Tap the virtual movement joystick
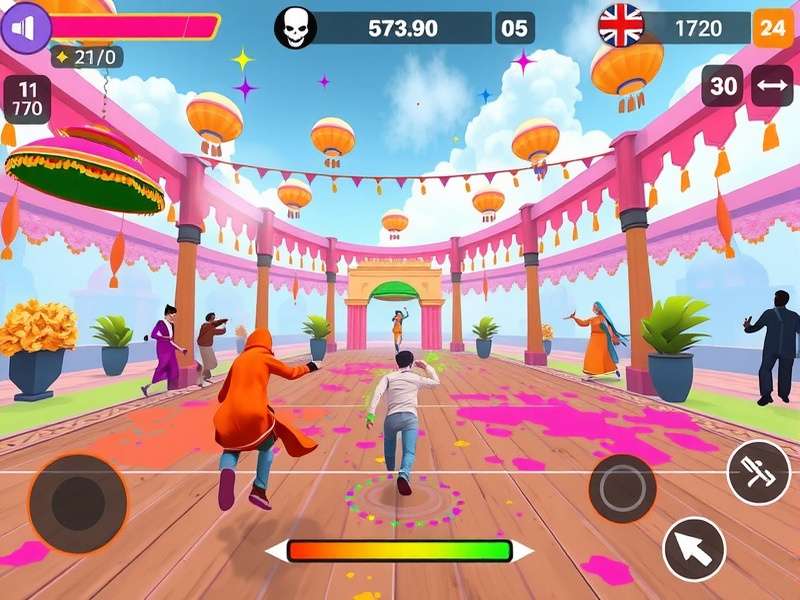 coord(77,503)
